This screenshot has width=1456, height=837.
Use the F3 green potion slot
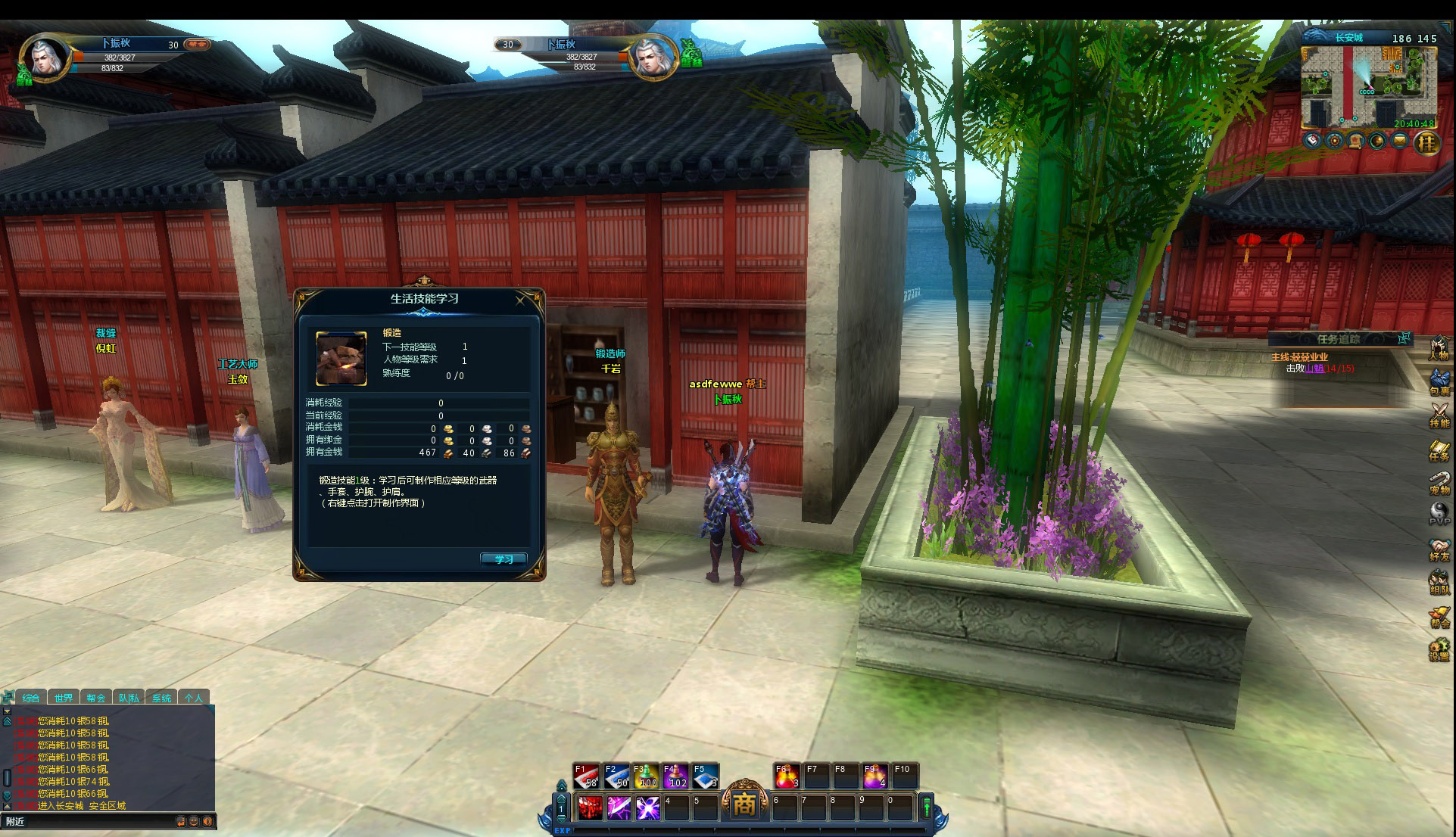tap(645, 776)
